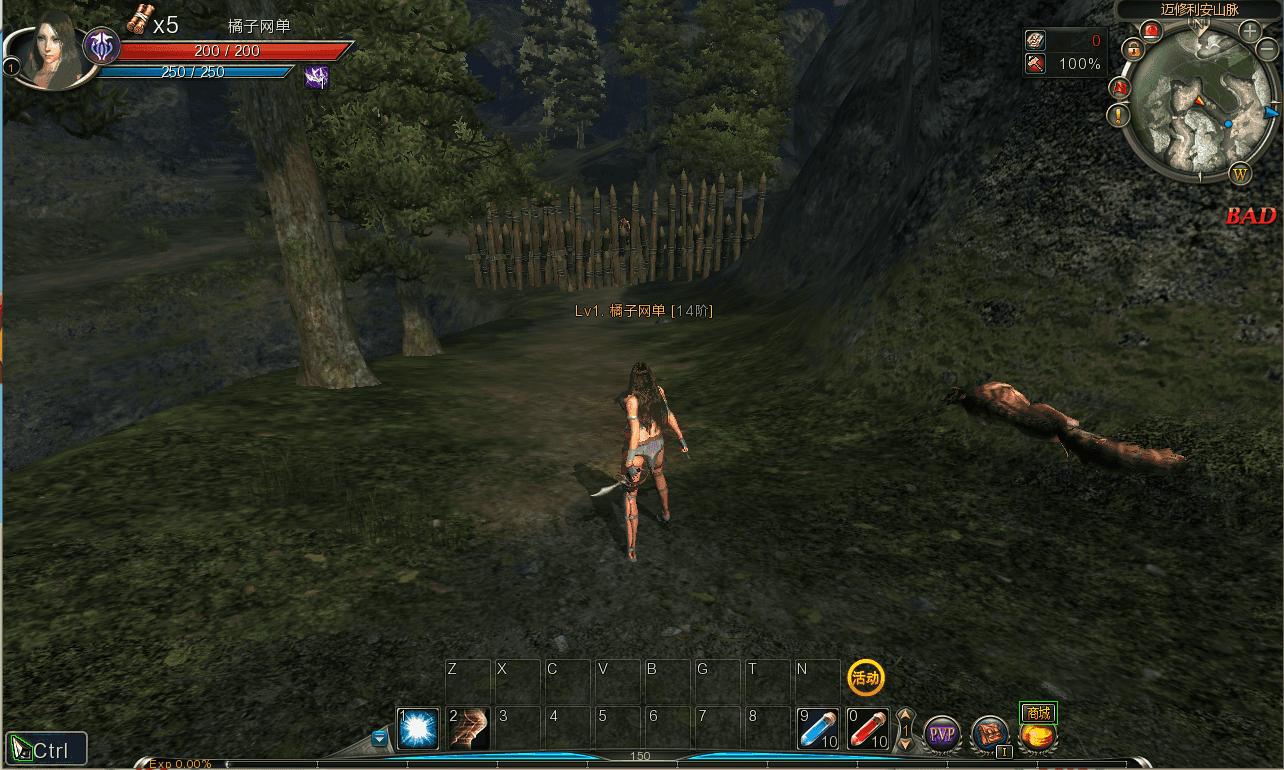
Task: Open the exclamation mark quest button
Action: tap(1118, 115)
